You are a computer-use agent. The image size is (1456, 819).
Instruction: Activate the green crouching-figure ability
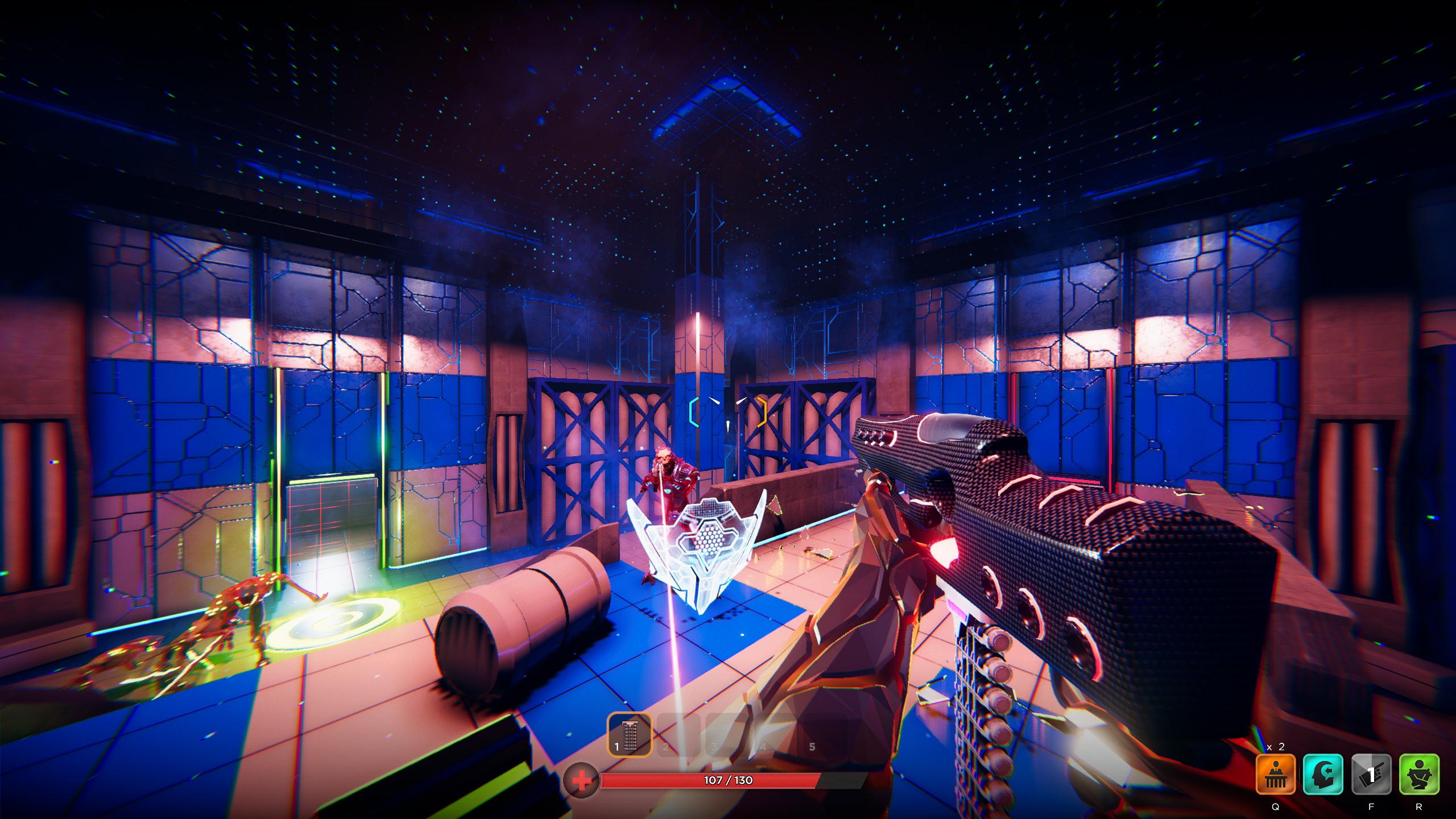coord(1419,774)
